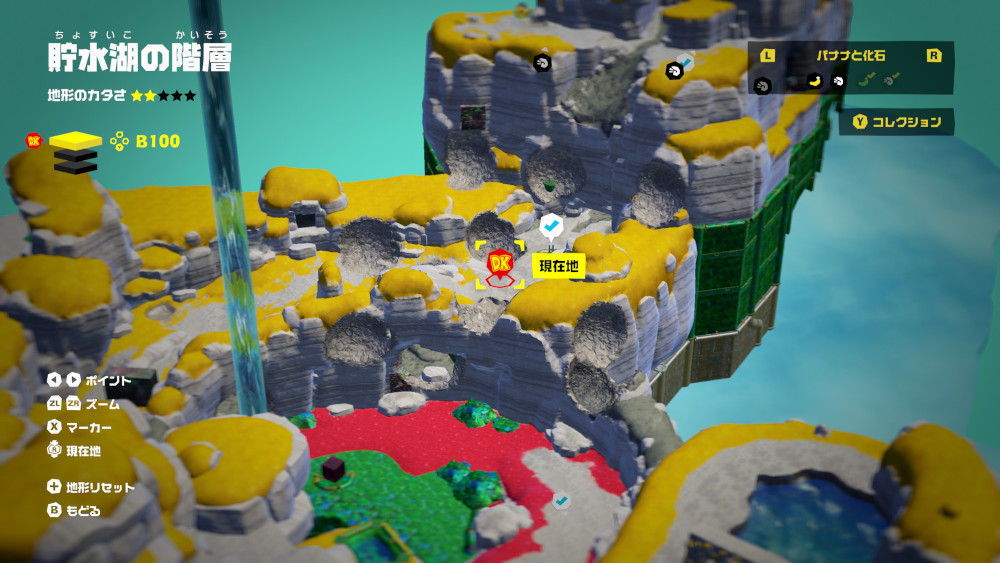The height and width of the screenshot is (563, 1000).
Task: Select the blue checkmark marker above the DK marker
Action: tap(551, 225)
